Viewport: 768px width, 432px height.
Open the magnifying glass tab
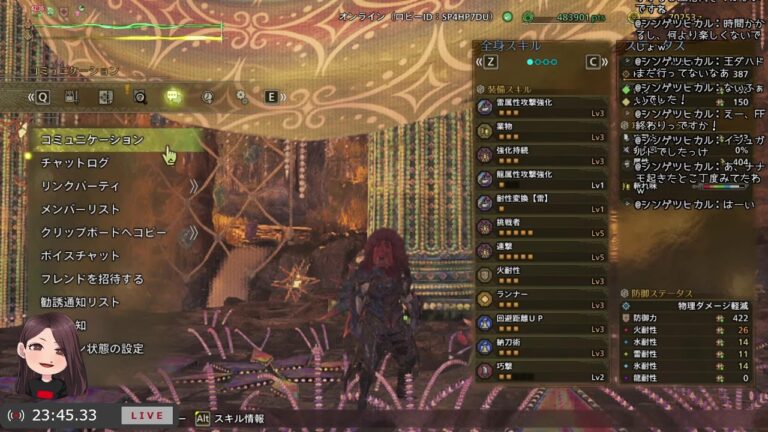pos(140,97)
